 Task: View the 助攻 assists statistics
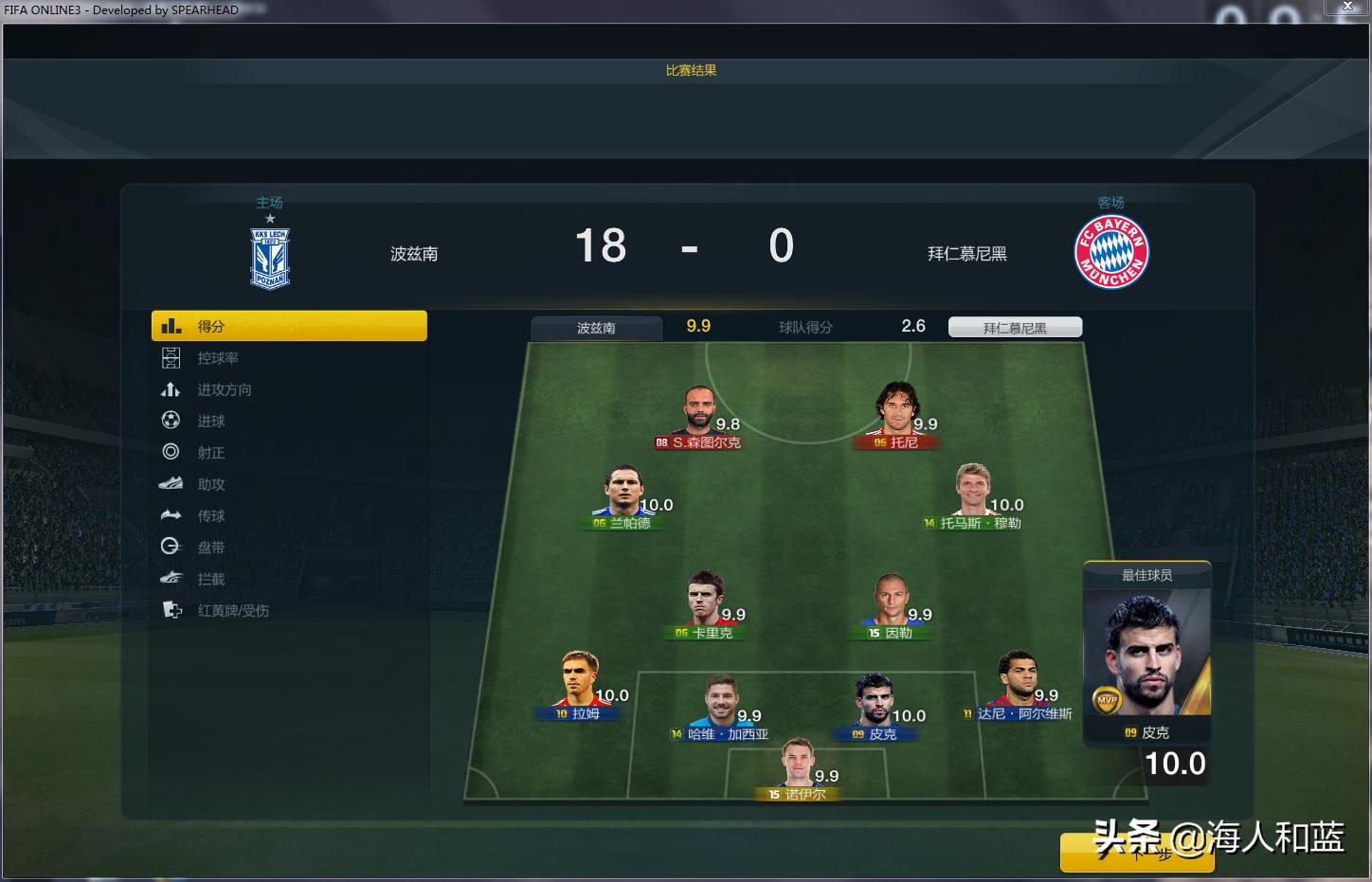point(209,483)
